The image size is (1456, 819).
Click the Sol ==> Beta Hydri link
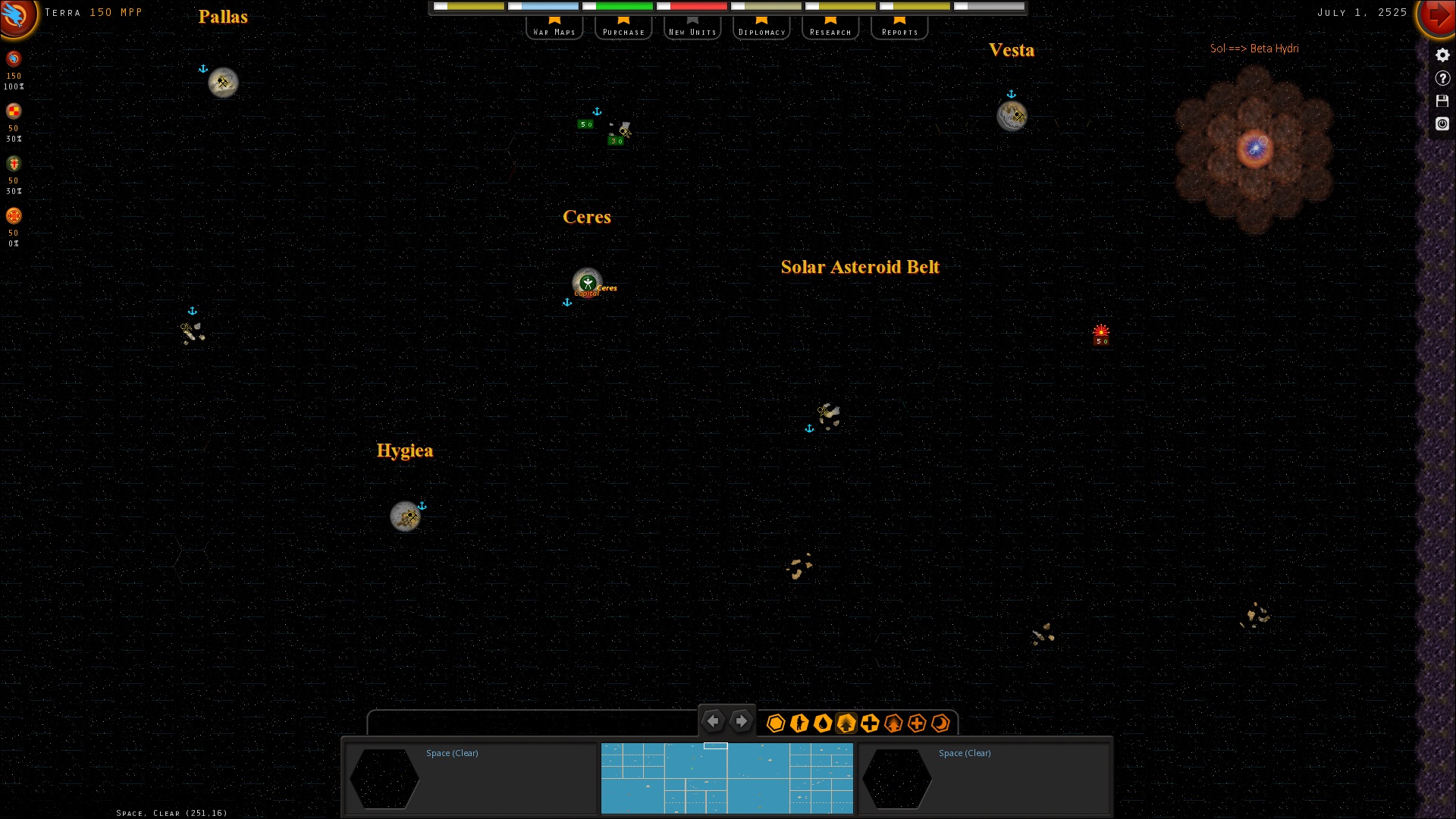[1254, 49]
